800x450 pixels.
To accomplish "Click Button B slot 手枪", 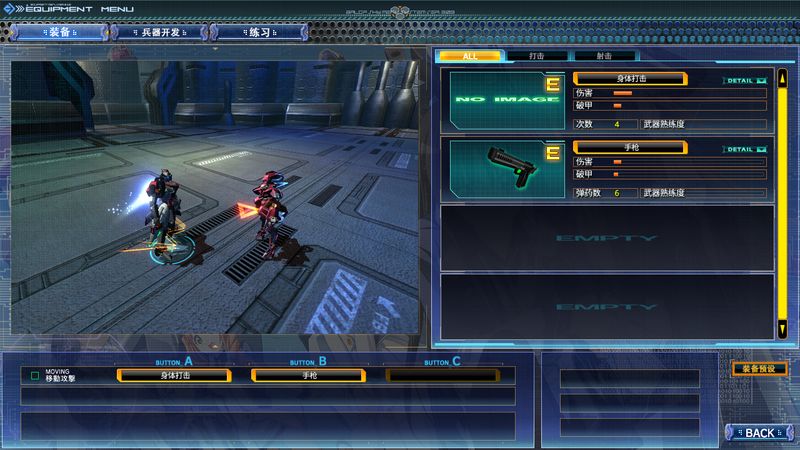I will (310, 375).
